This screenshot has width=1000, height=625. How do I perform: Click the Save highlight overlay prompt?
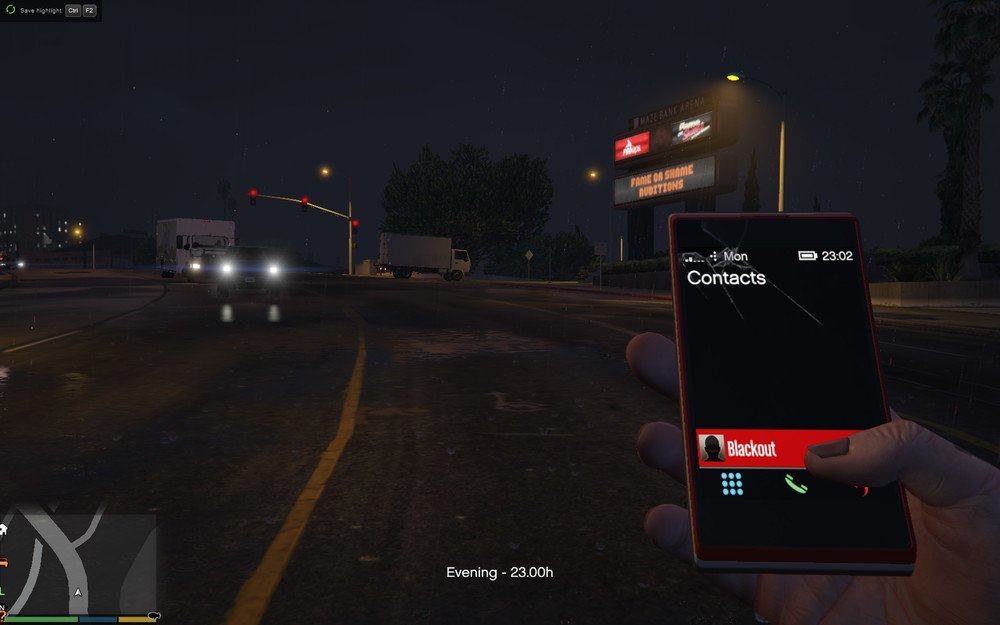(50, 10)
